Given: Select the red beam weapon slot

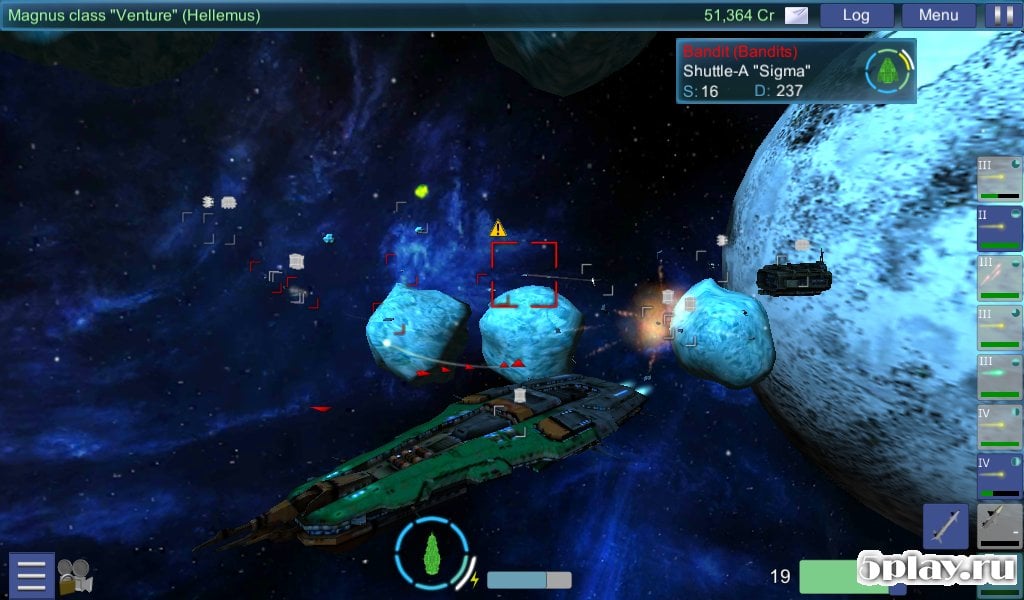Looking at the screenshot, I should (999, 278).
